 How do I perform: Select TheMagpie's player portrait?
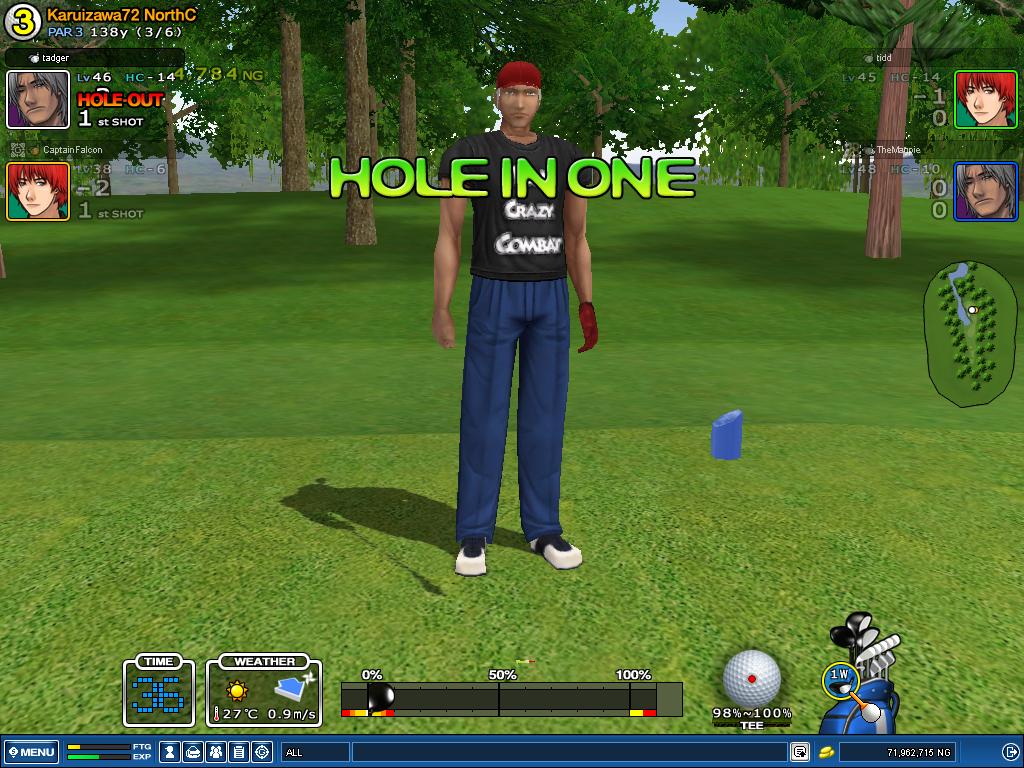[x=985, y=191]
